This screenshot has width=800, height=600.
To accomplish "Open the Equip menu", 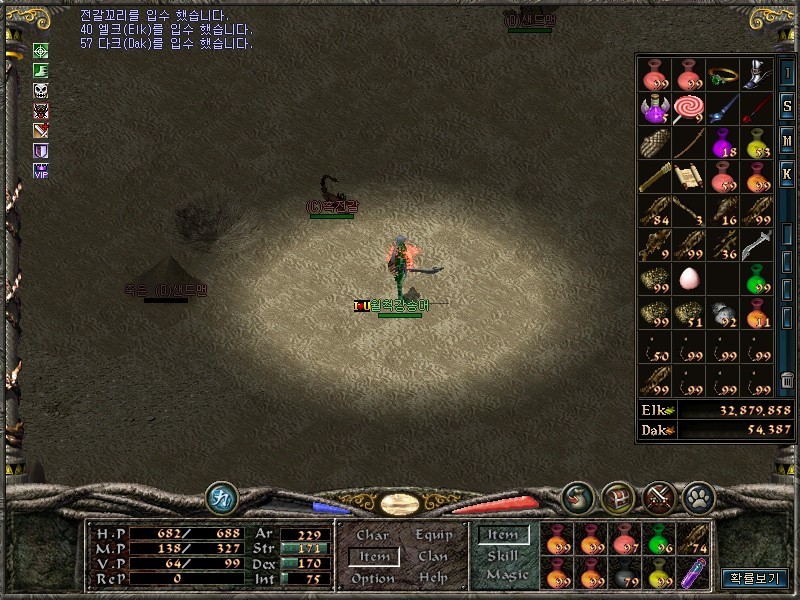I will 434,535.
